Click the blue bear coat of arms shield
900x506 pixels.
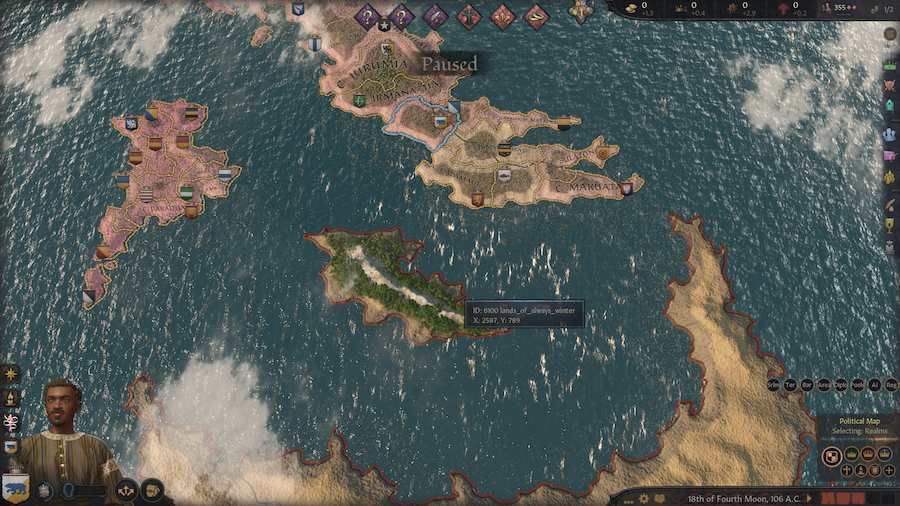point(17,488)
